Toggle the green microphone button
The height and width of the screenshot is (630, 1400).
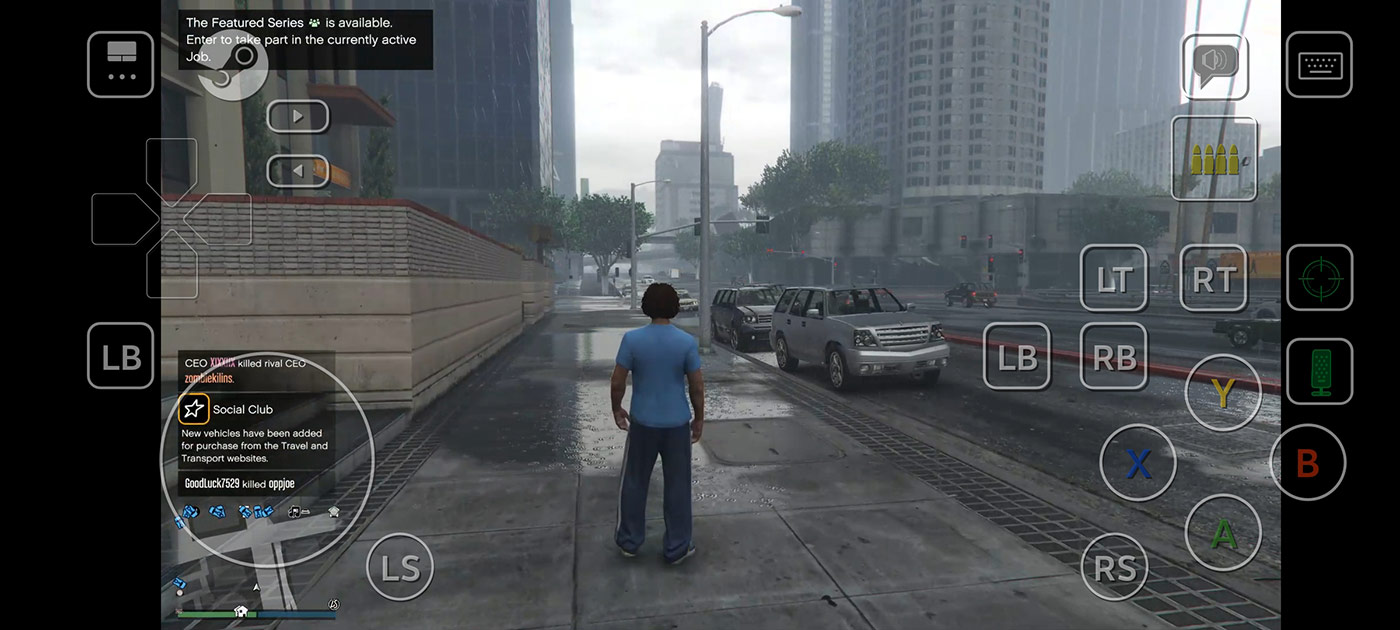(1319, 371)
